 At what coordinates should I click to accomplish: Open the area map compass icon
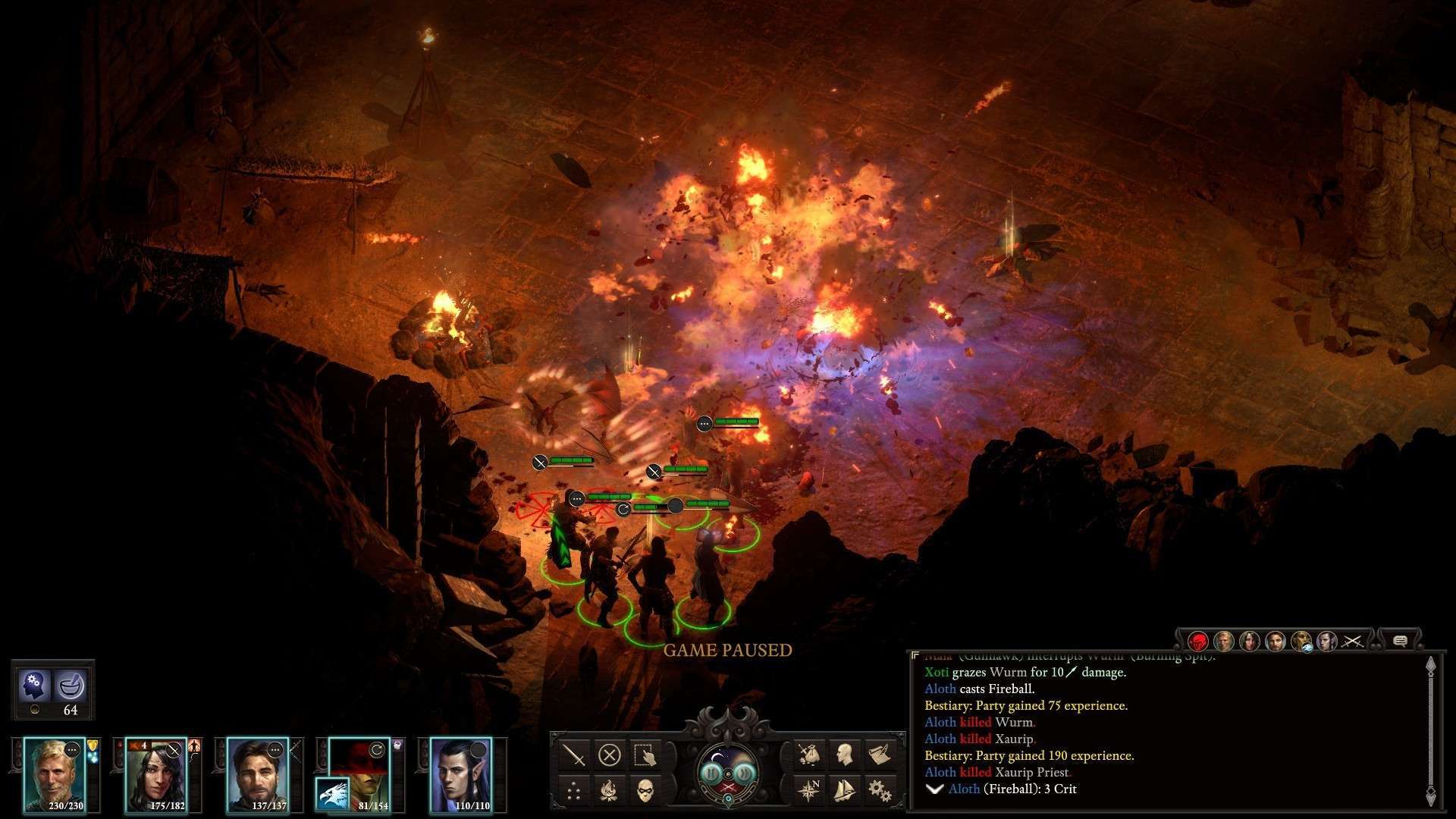click(808, 791)
